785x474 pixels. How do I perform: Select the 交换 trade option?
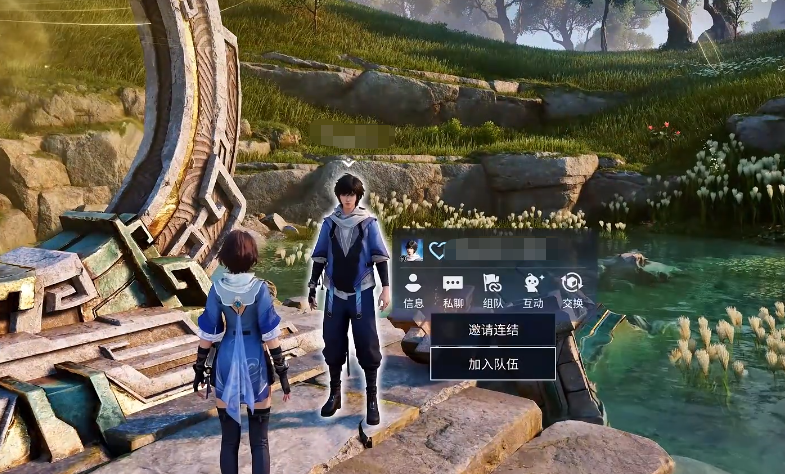[572, 290]
